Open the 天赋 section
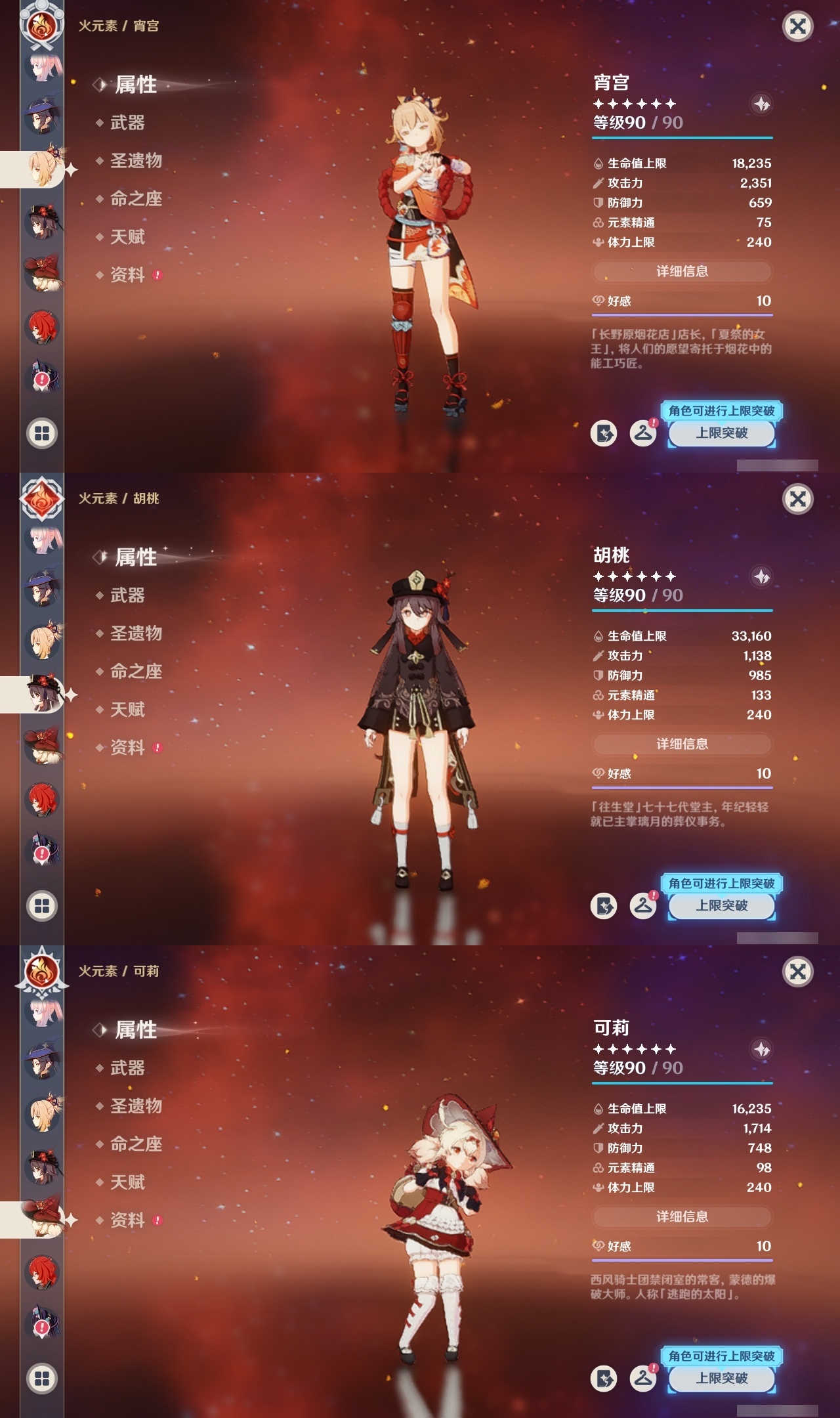This screenshot has height=1418, width=840. point(129,237)
